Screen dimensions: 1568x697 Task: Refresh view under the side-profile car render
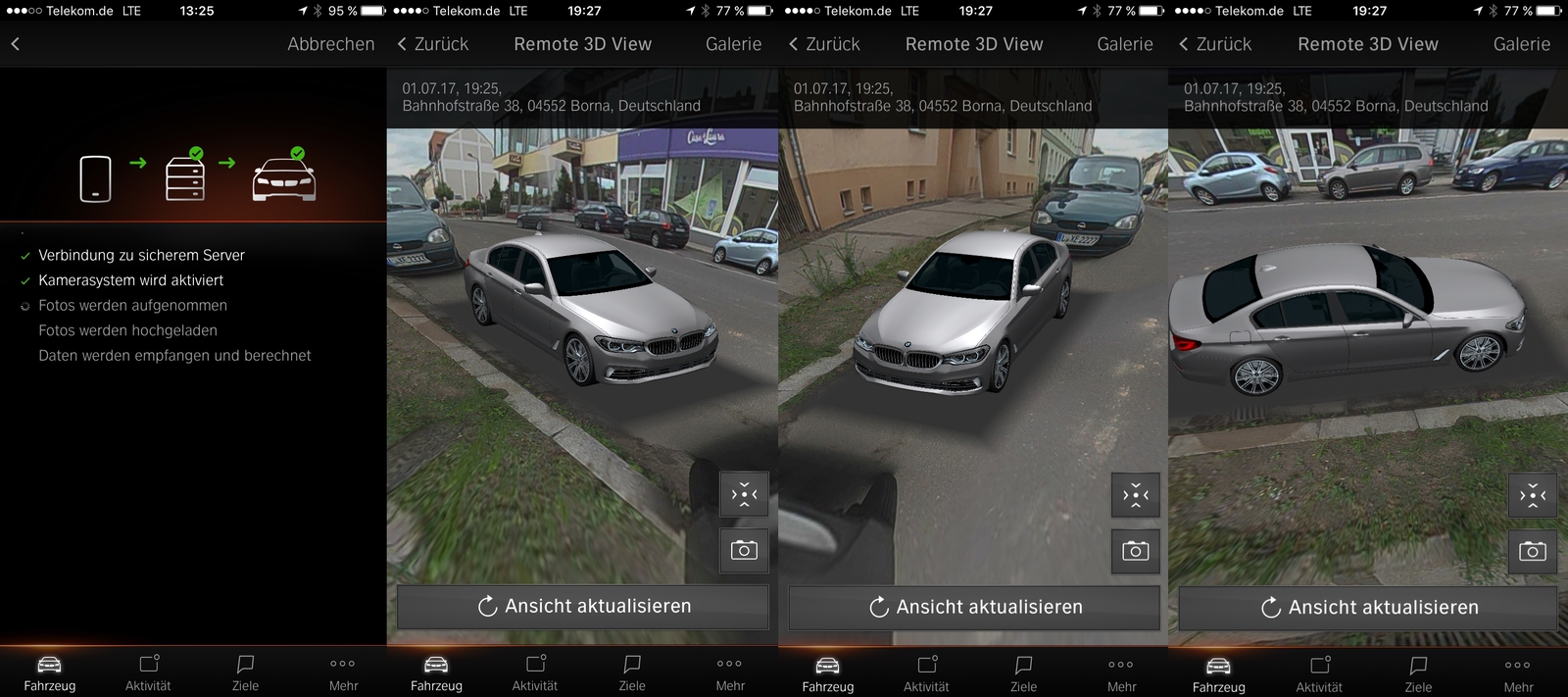1368,607
